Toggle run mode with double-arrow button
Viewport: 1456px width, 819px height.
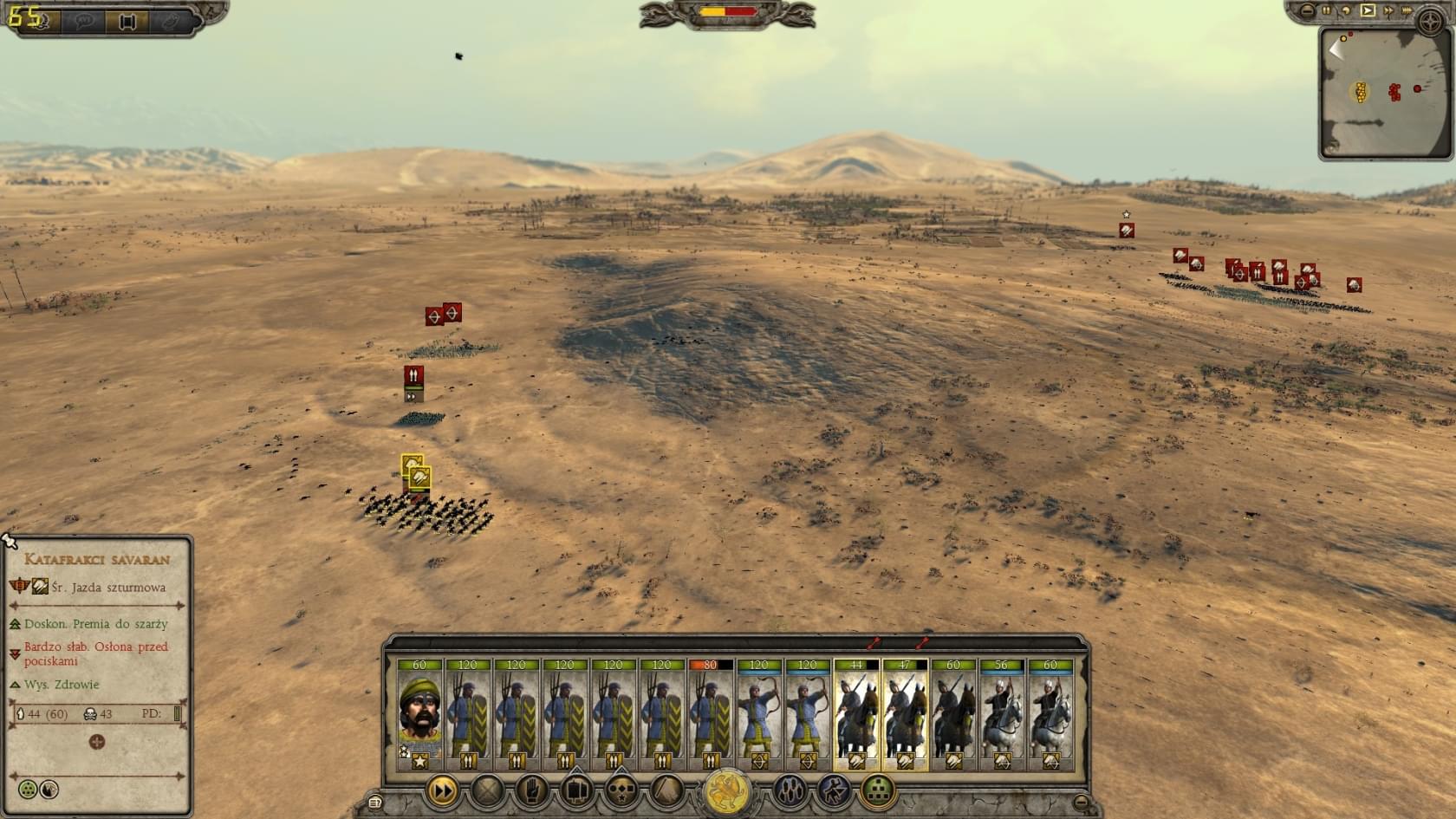point(442,790)
